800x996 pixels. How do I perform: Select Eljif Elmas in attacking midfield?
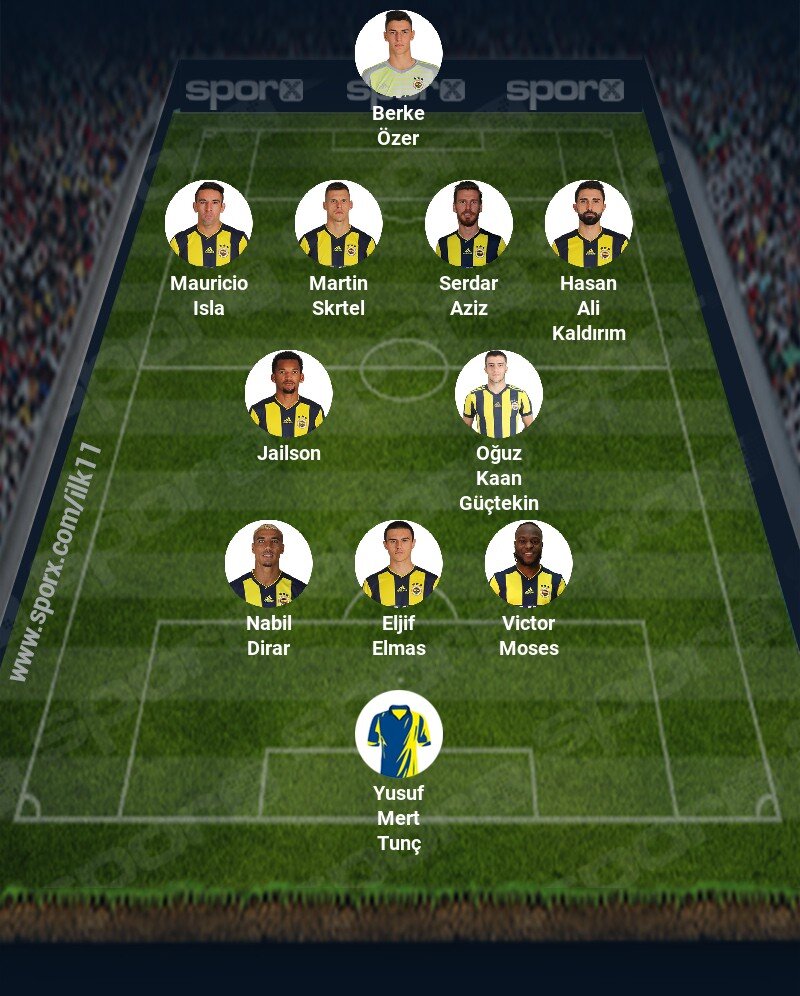click(398, 564)
